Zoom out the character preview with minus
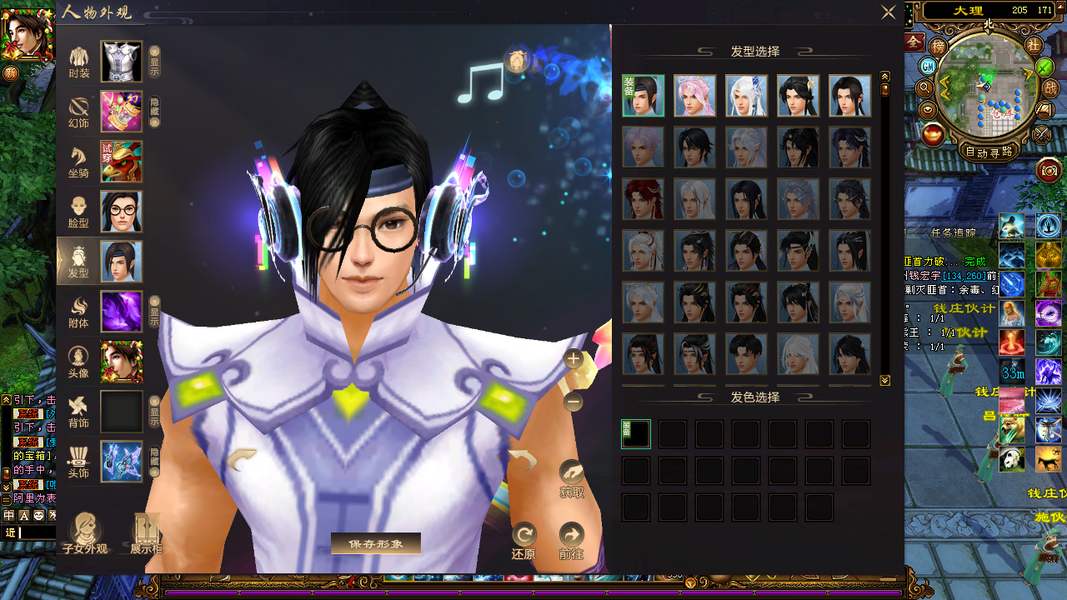The image size is (1067, 600). tap(573, 402)
